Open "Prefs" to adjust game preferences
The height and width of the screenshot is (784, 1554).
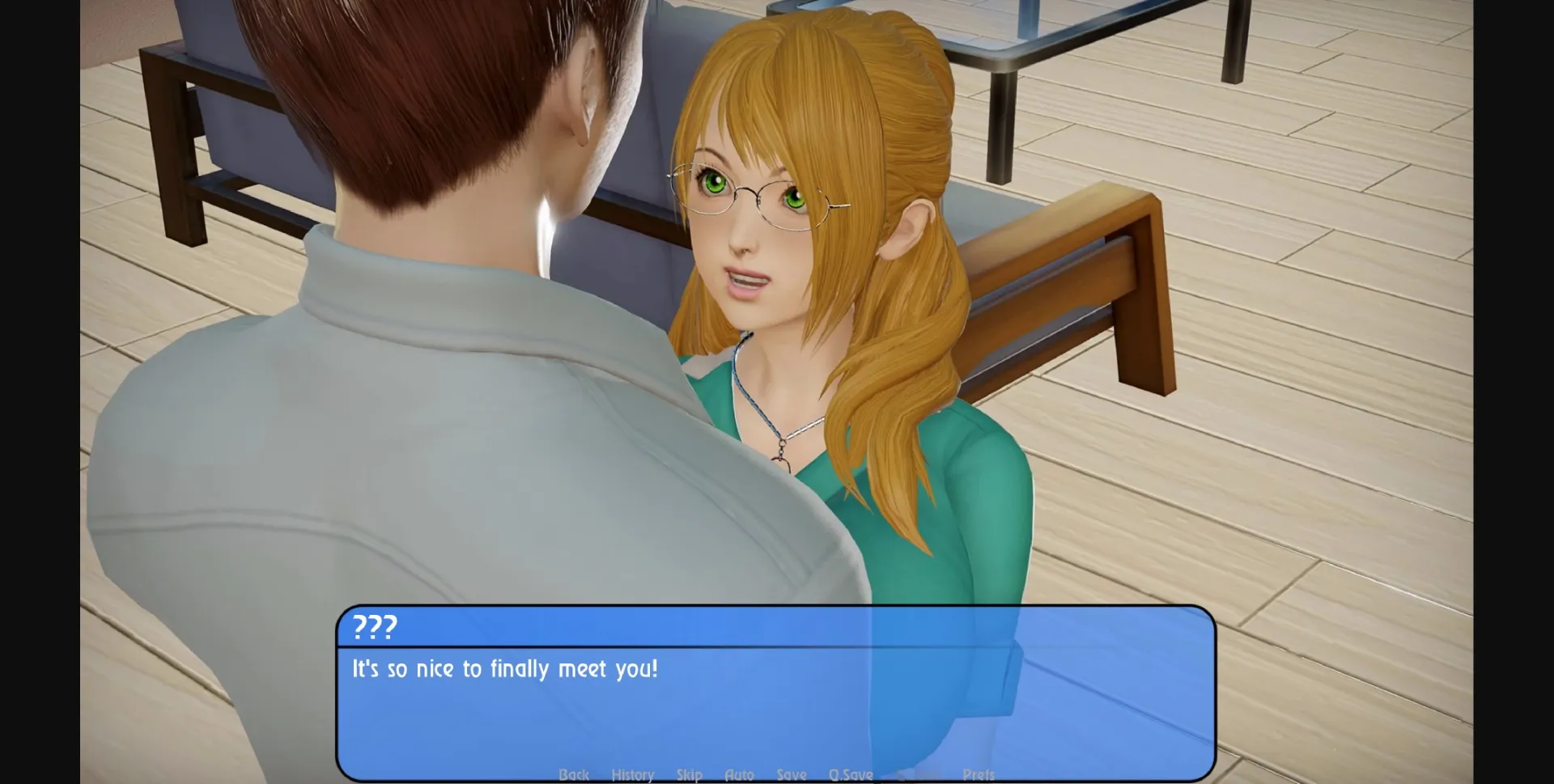(979, 774)
